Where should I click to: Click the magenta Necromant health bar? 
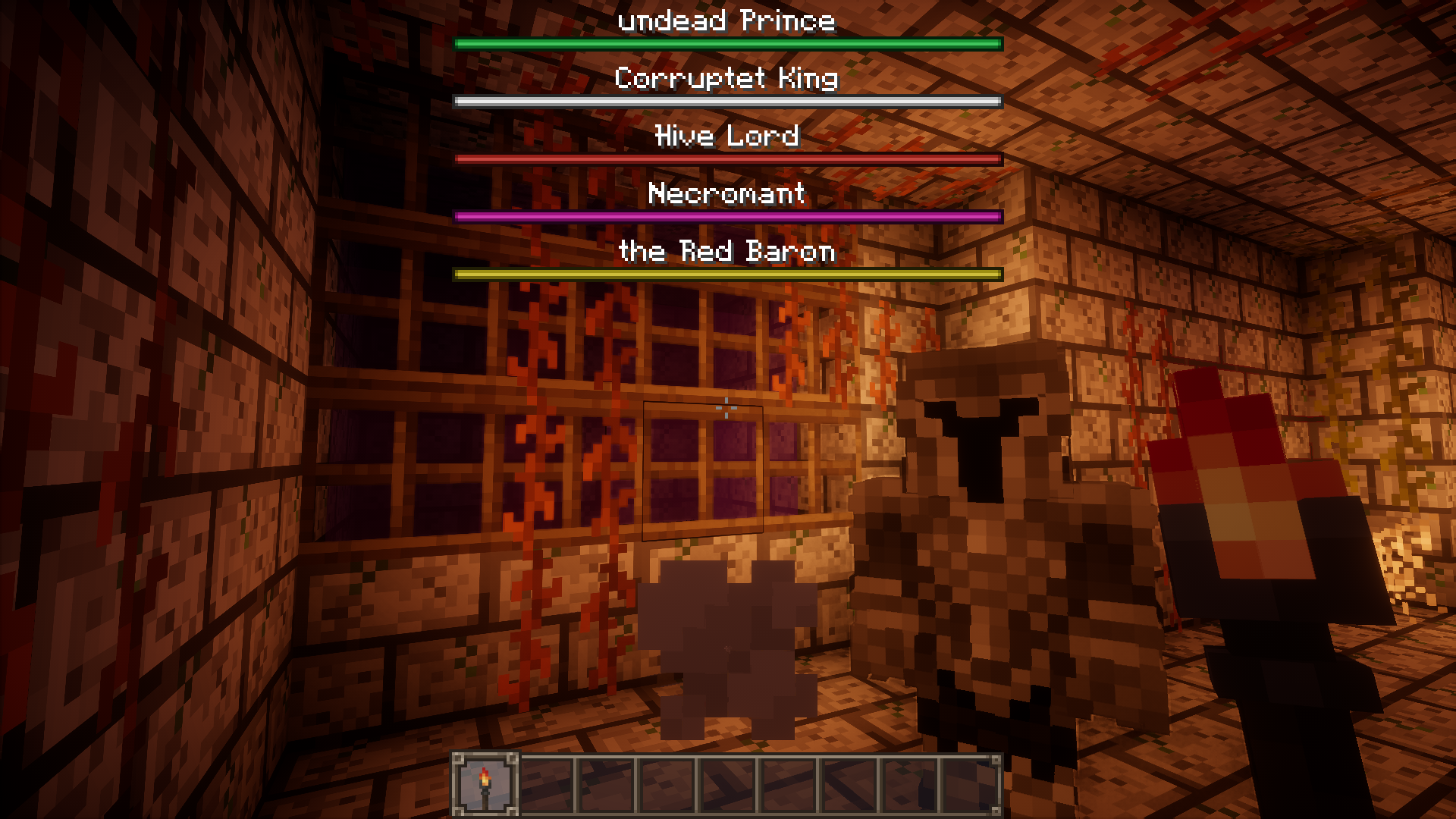726,216
